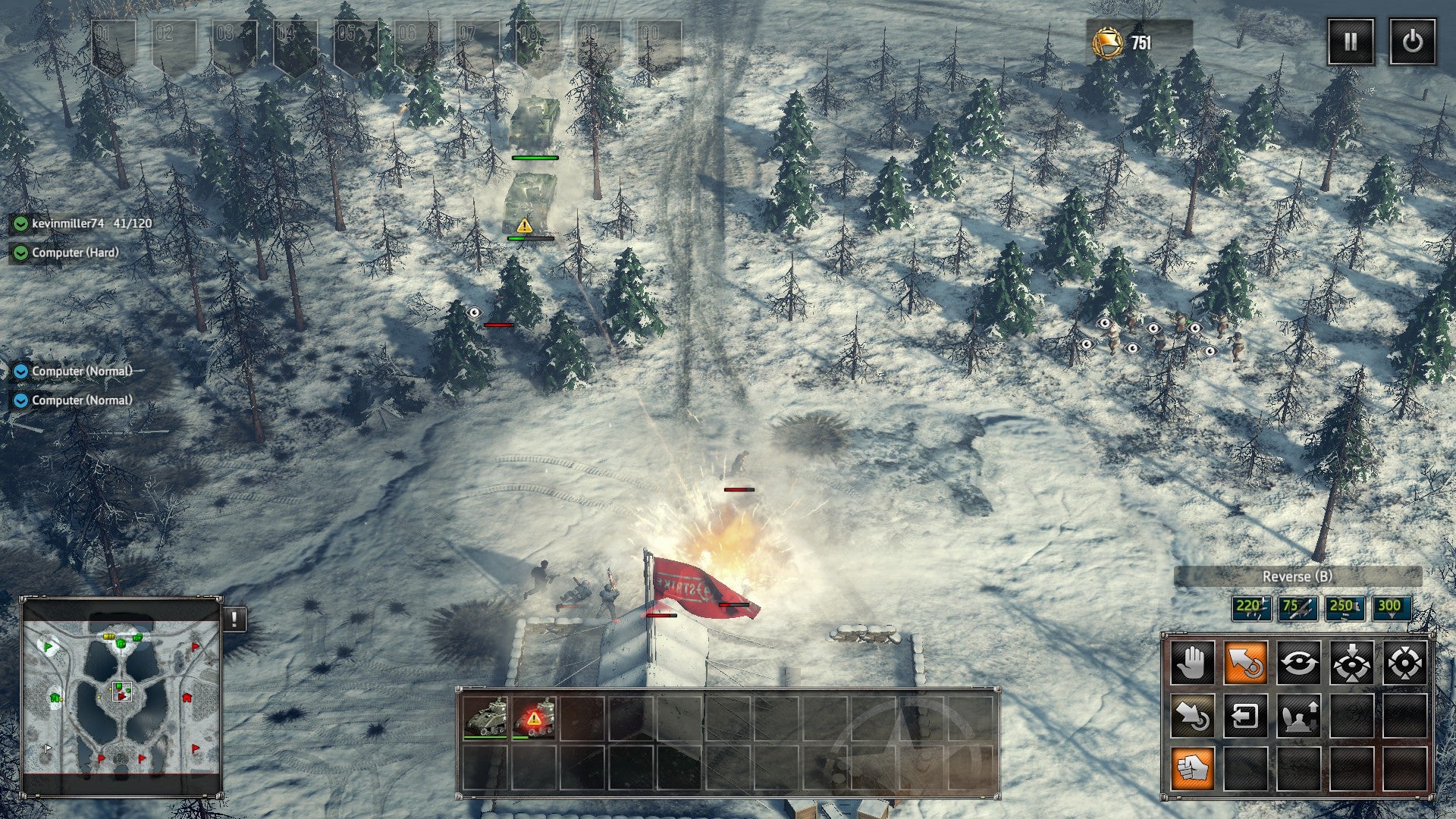This screenshot has width=1456, height=819.
Task: Activate the rotate eye command
Action: point(1298,663)
